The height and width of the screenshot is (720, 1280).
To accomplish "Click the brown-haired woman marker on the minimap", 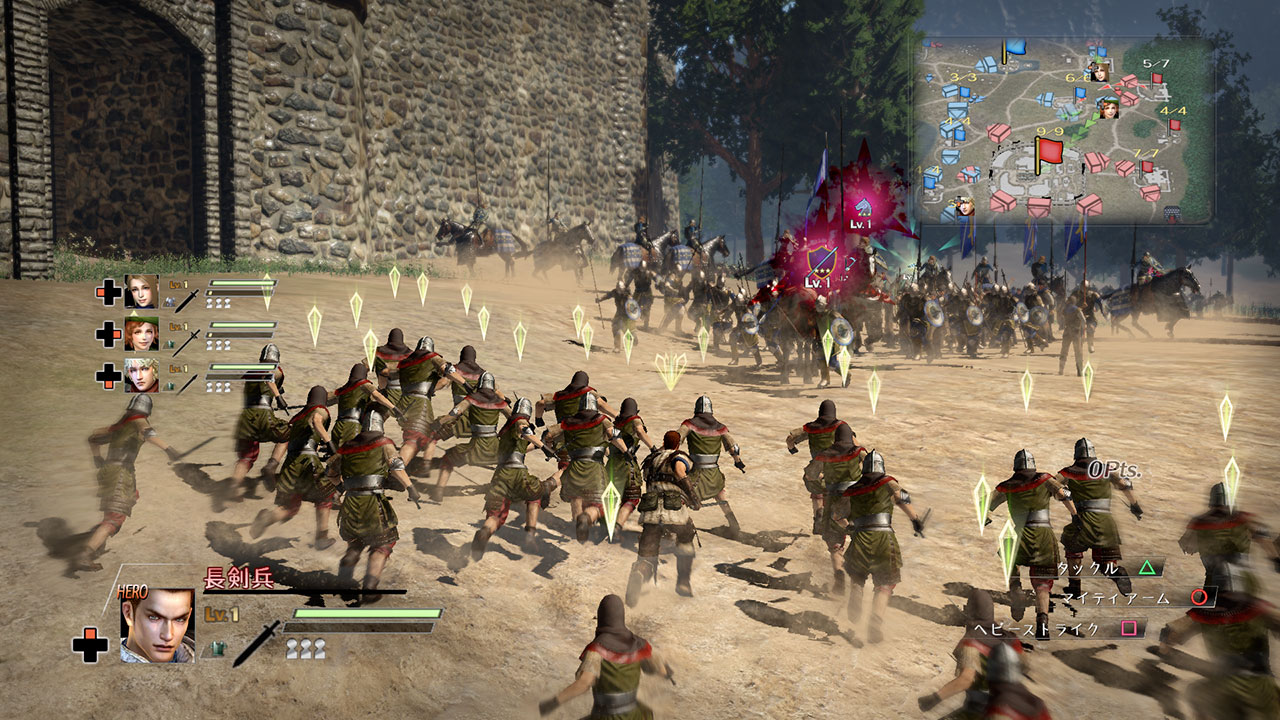I will click(1098, 72).
